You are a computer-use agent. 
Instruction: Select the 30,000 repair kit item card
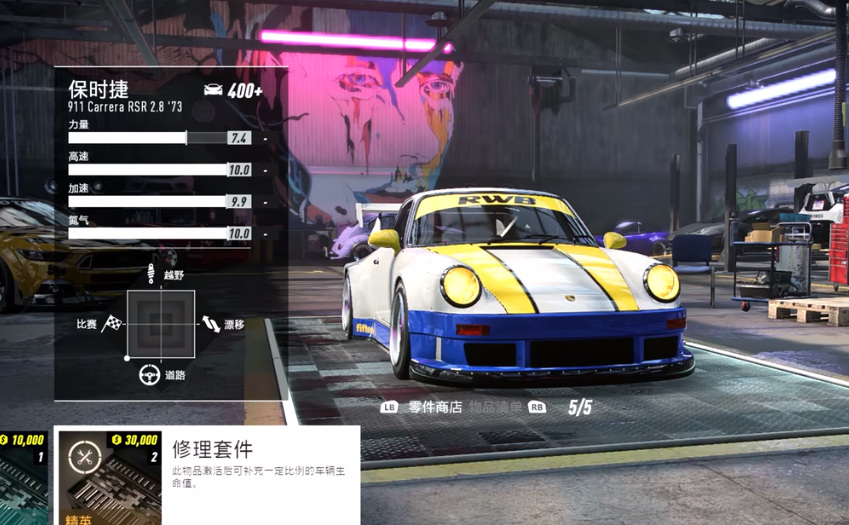(x=109, y=478)
